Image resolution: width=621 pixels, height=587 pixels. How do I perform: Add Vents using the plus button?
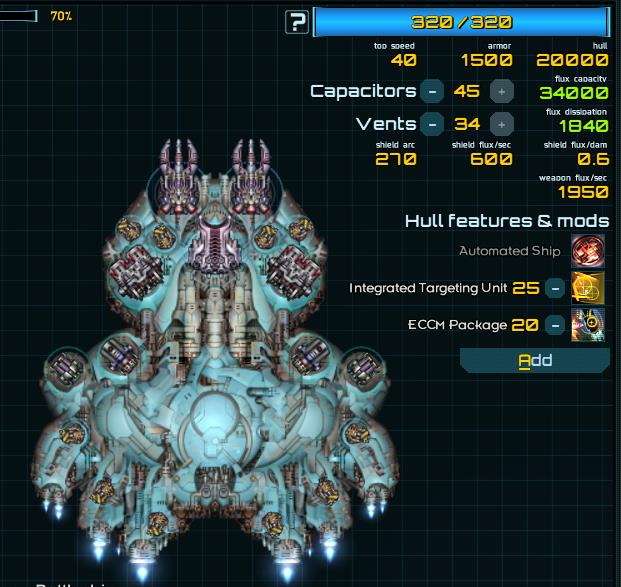tap(502, 125)
